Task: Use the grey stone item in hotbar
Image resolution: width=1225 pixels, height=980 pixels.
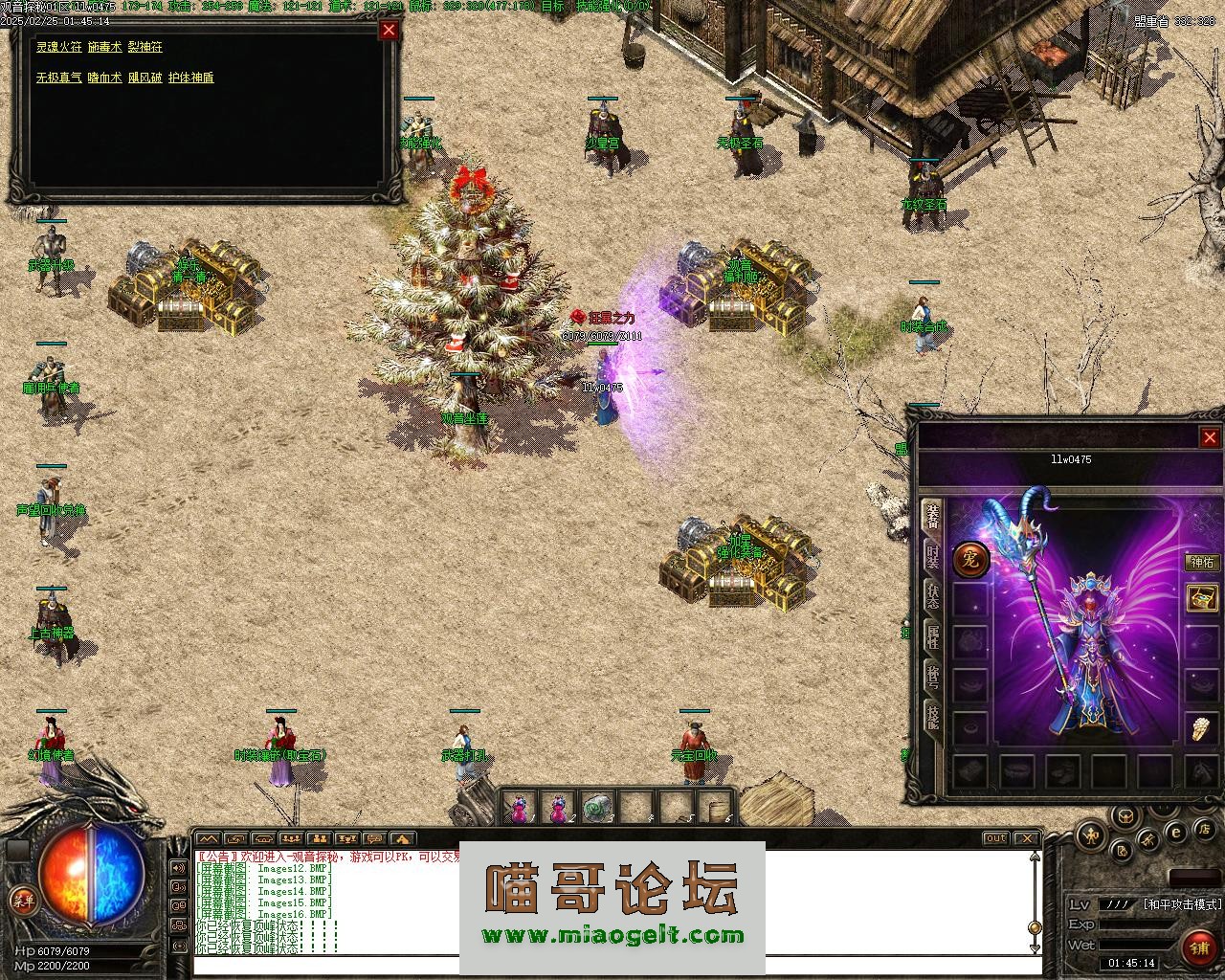Action: click(x=597, y=809)
